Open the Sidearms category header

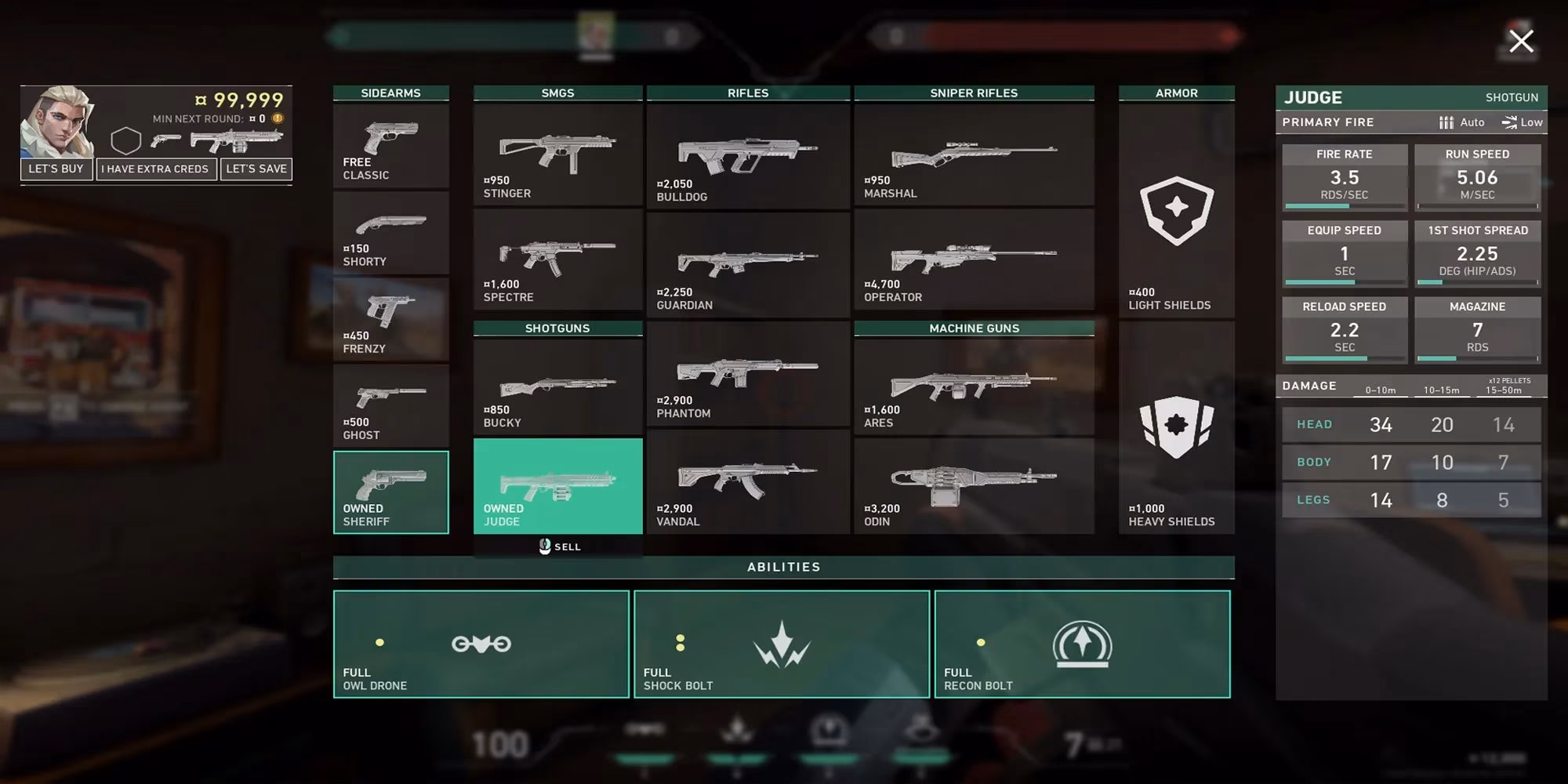[390, 93]
